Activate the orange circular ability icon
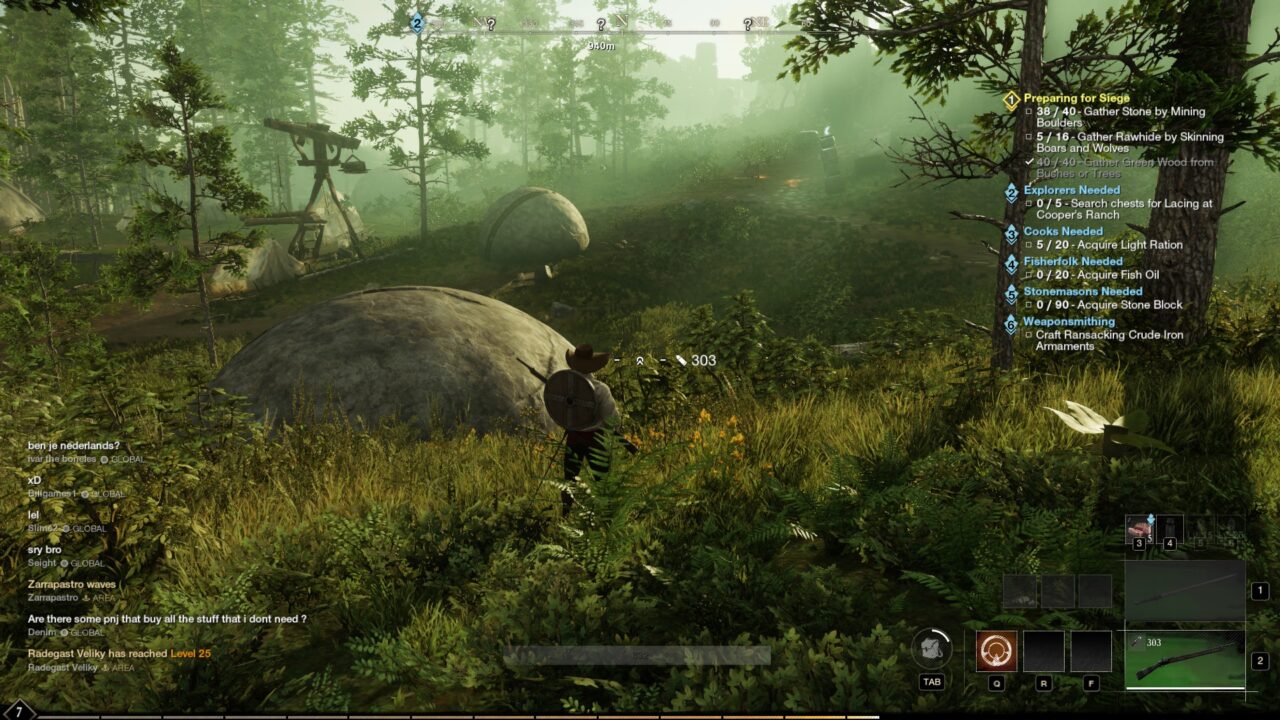Screen dimensions: 1280x720 click(996, 651)
